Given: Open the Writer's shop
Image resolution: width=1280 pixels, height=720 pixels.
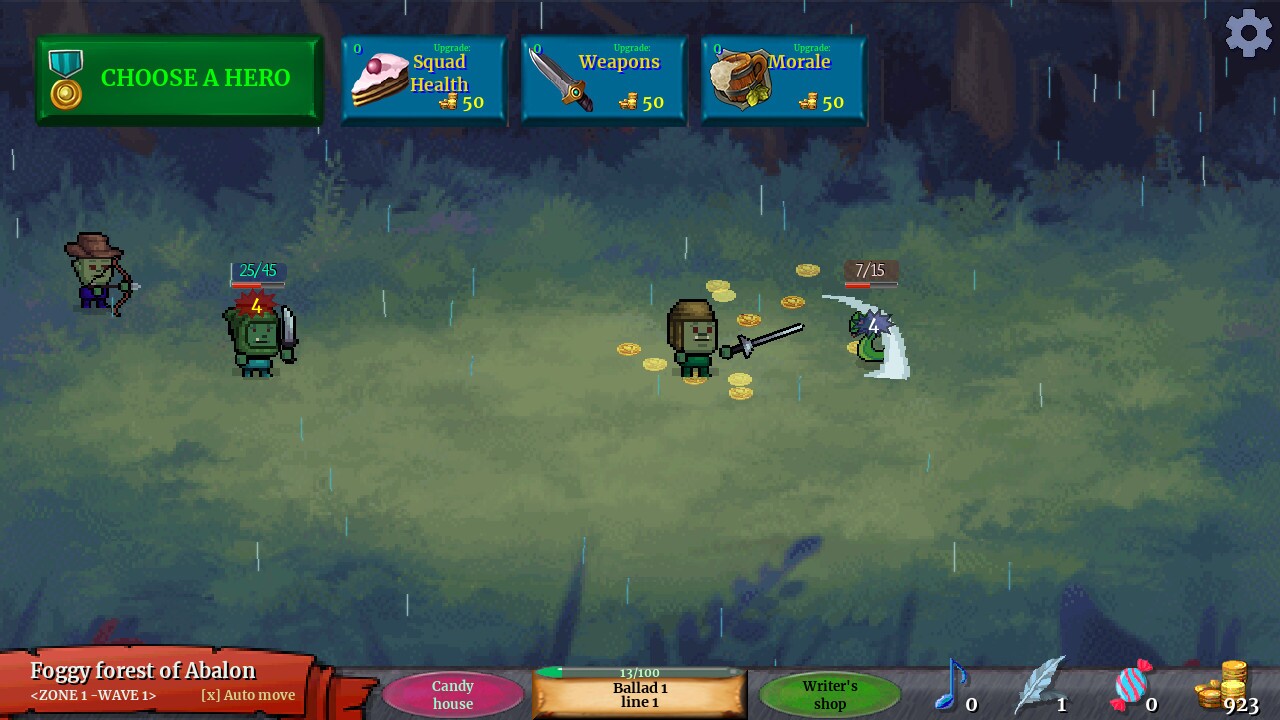Looking at the screenshot, I should coord(830,695).
